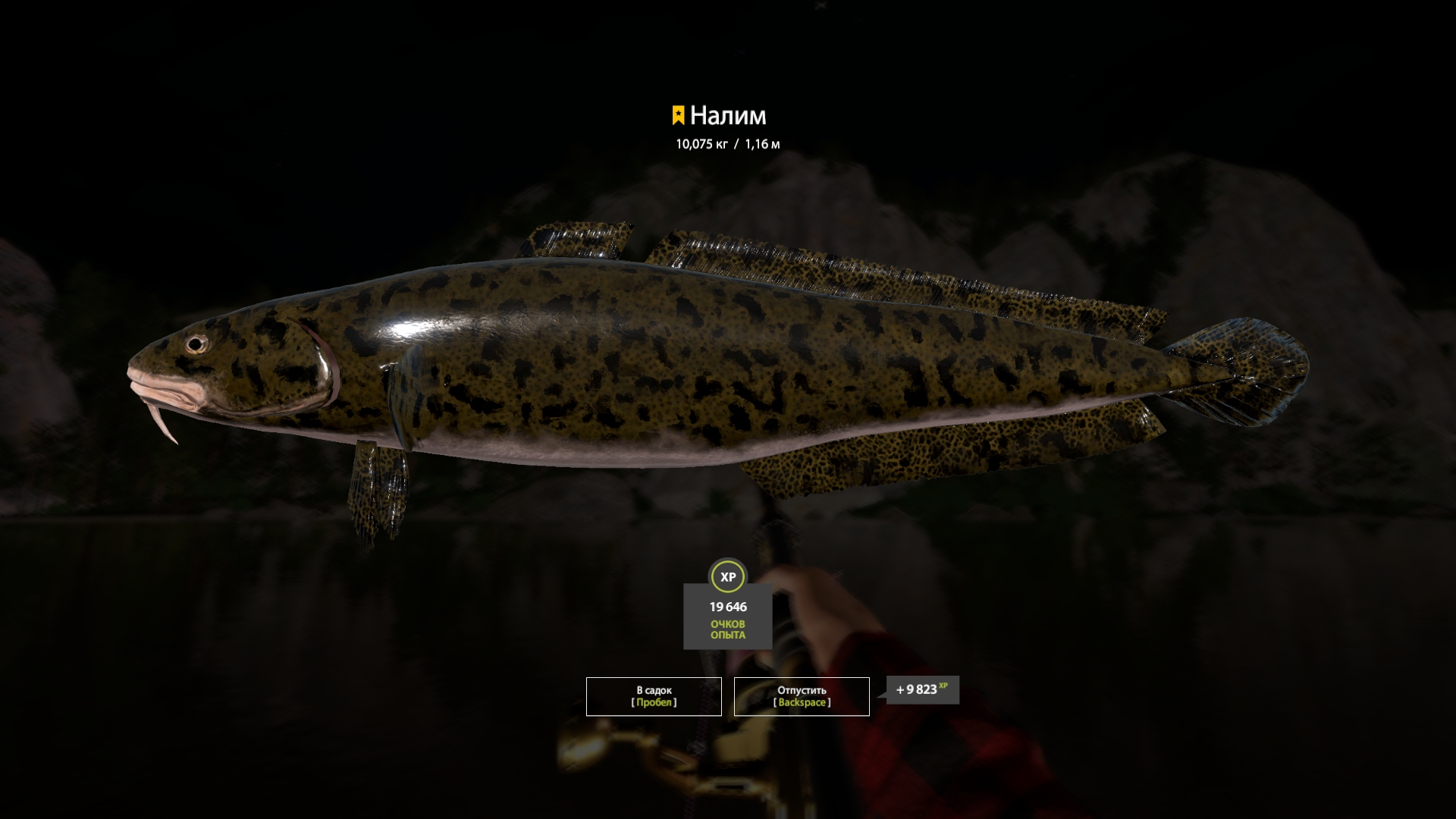Click the Отпустить release button
The height and width of the screenshot is (819, 1456).
pos(802,695)
